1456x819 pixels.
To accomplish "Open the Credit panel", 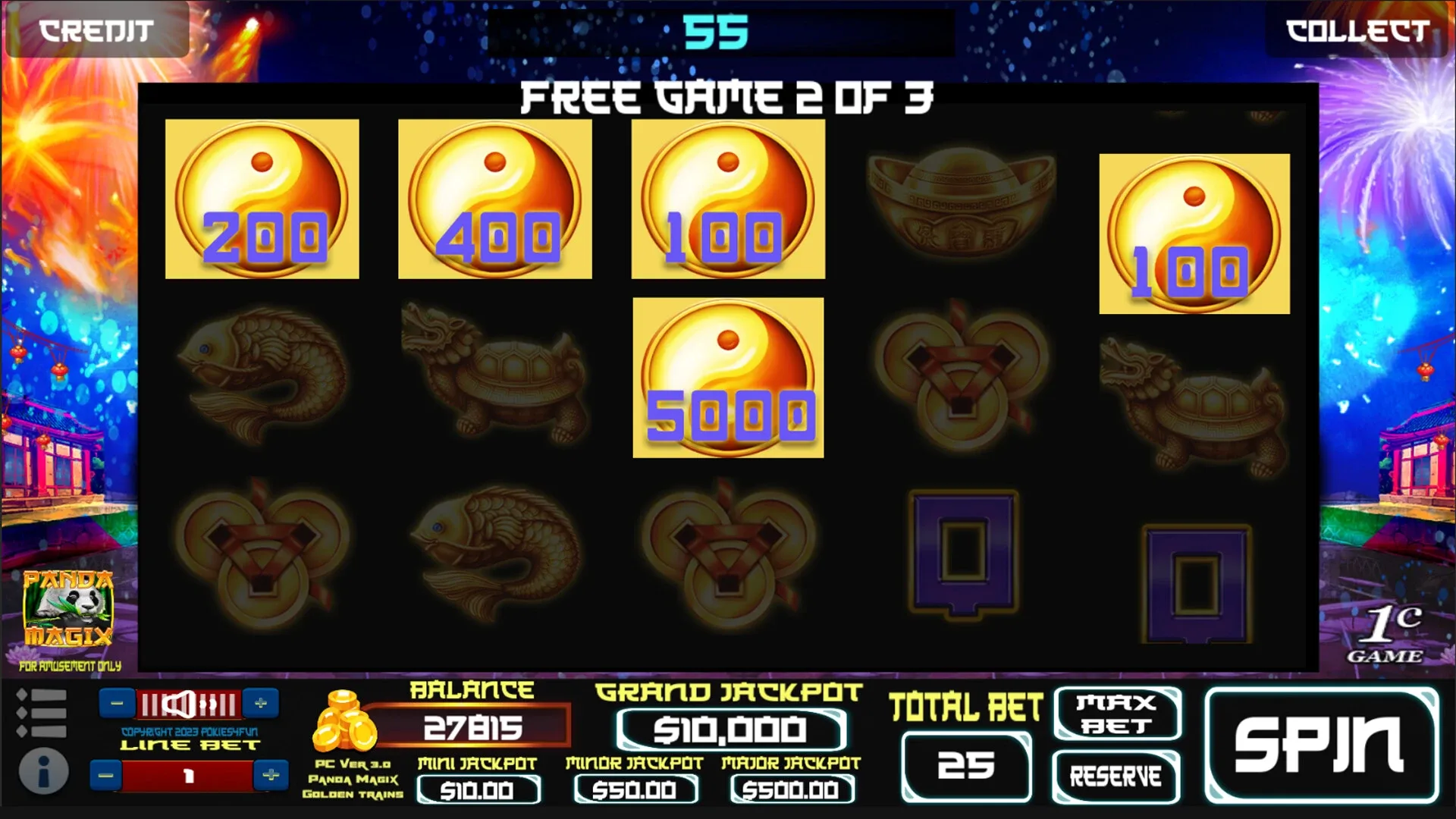I will coord(96,32).
